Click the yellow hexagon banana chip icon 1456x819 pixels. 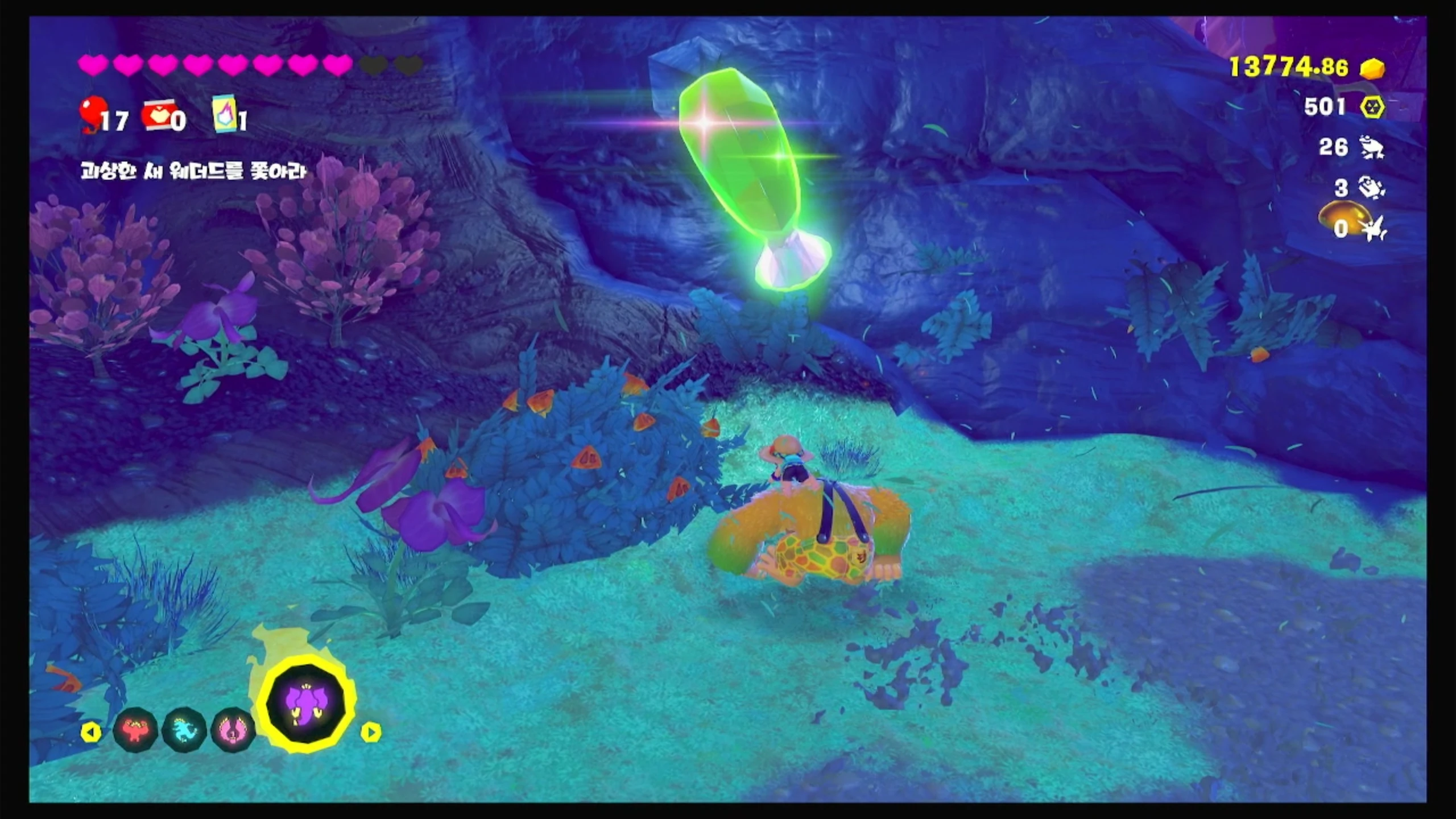1372,107
